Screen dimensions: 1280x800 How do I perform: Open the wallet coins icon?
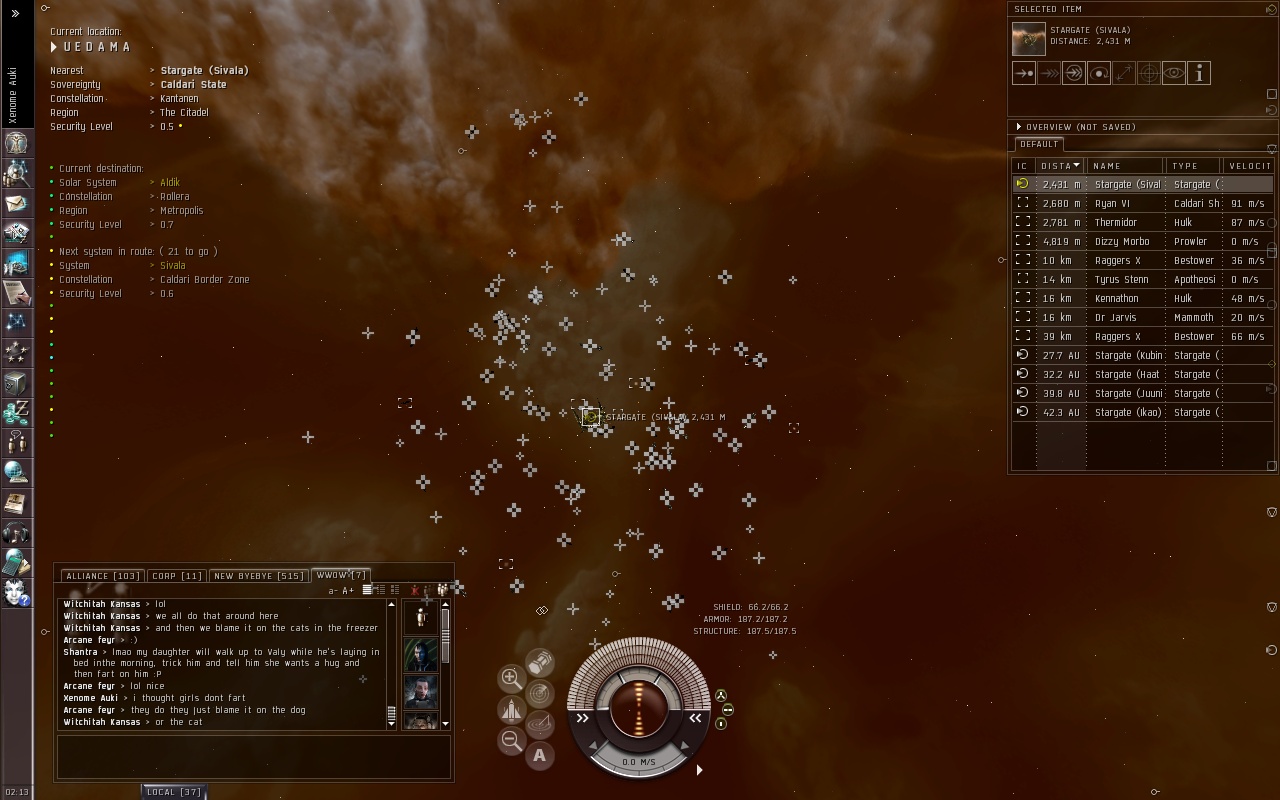pyautogui.click(x=16, y=411)
